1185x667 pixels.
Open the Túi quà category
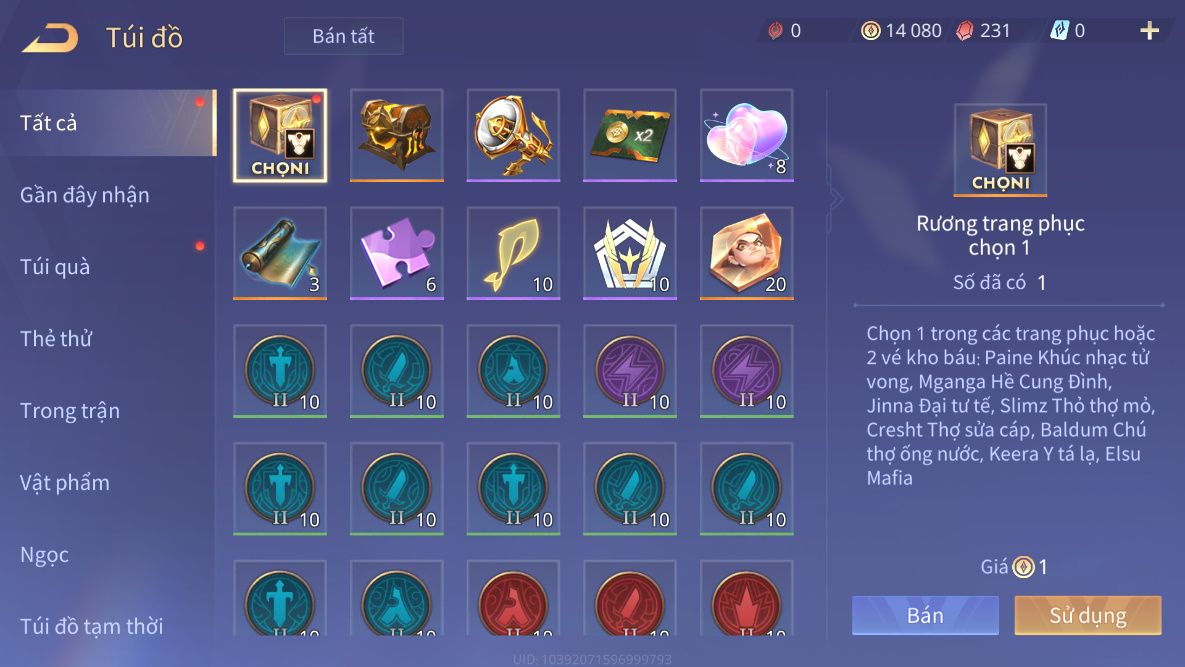(55, 267)
